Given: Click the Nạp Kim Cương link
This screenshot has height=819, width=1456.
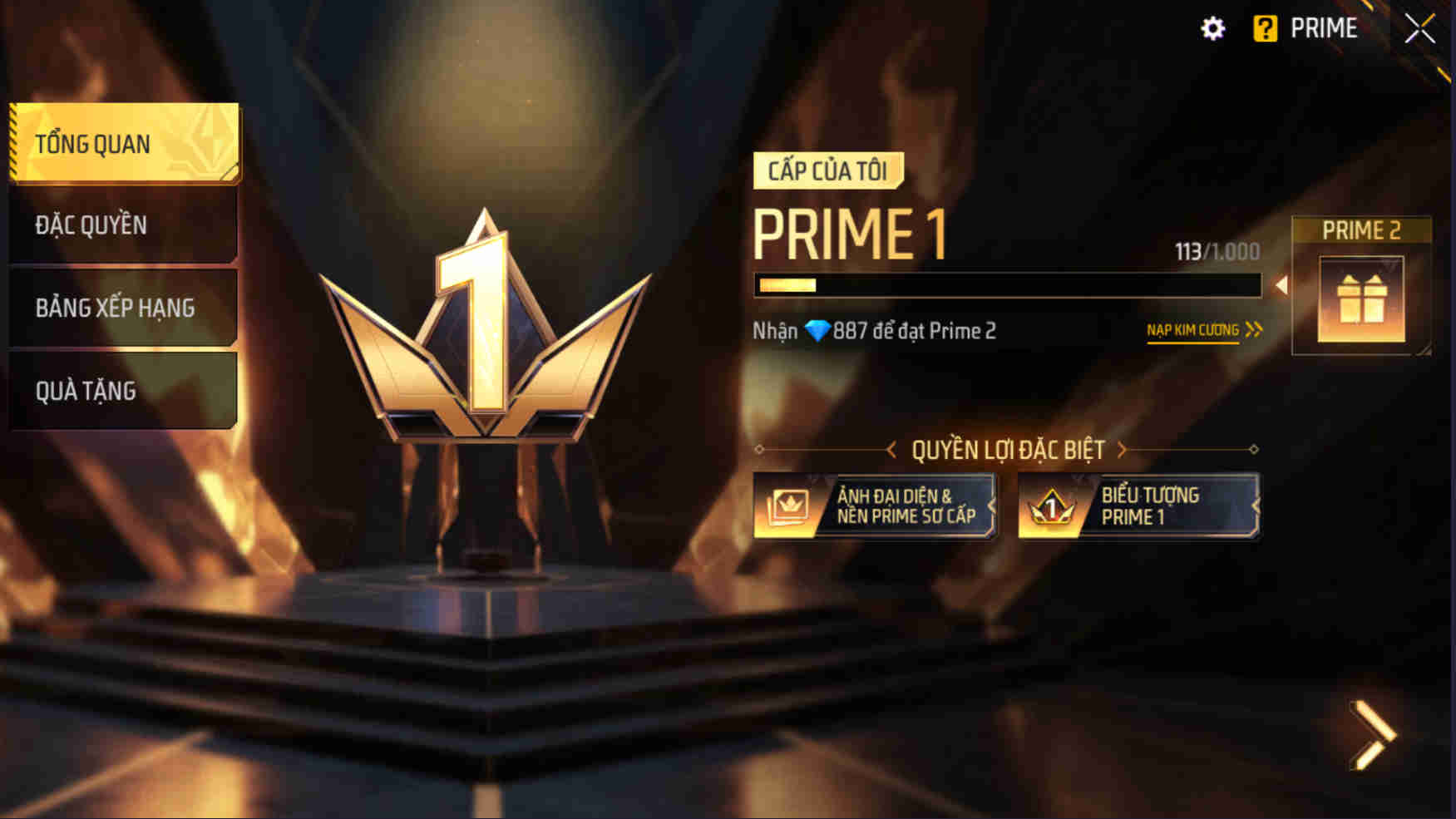Looking at the screenshot, I should click(x=1192, y=330).
